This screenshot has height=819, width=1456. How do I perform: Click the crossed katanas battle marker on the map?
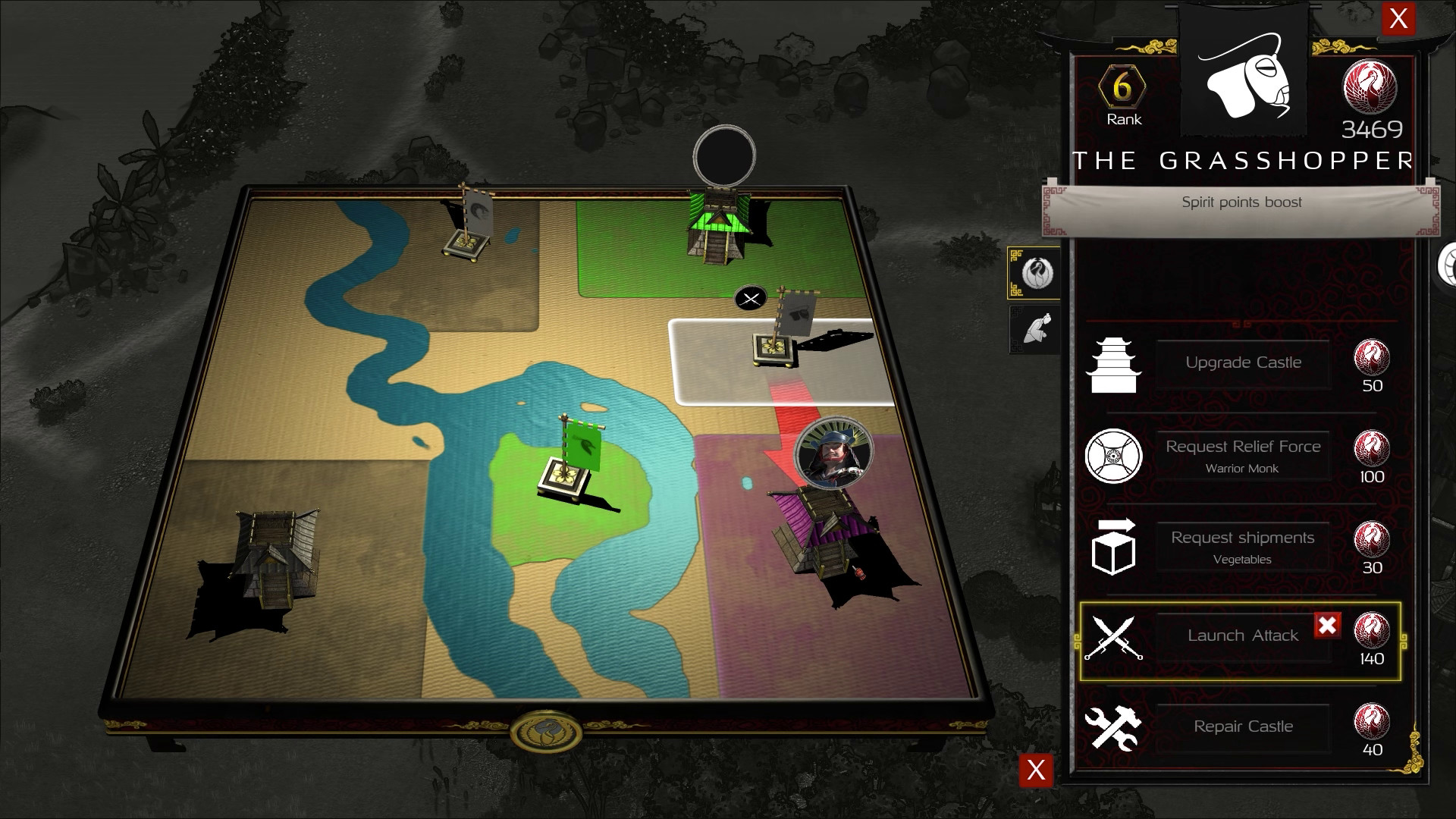[749, 297]
